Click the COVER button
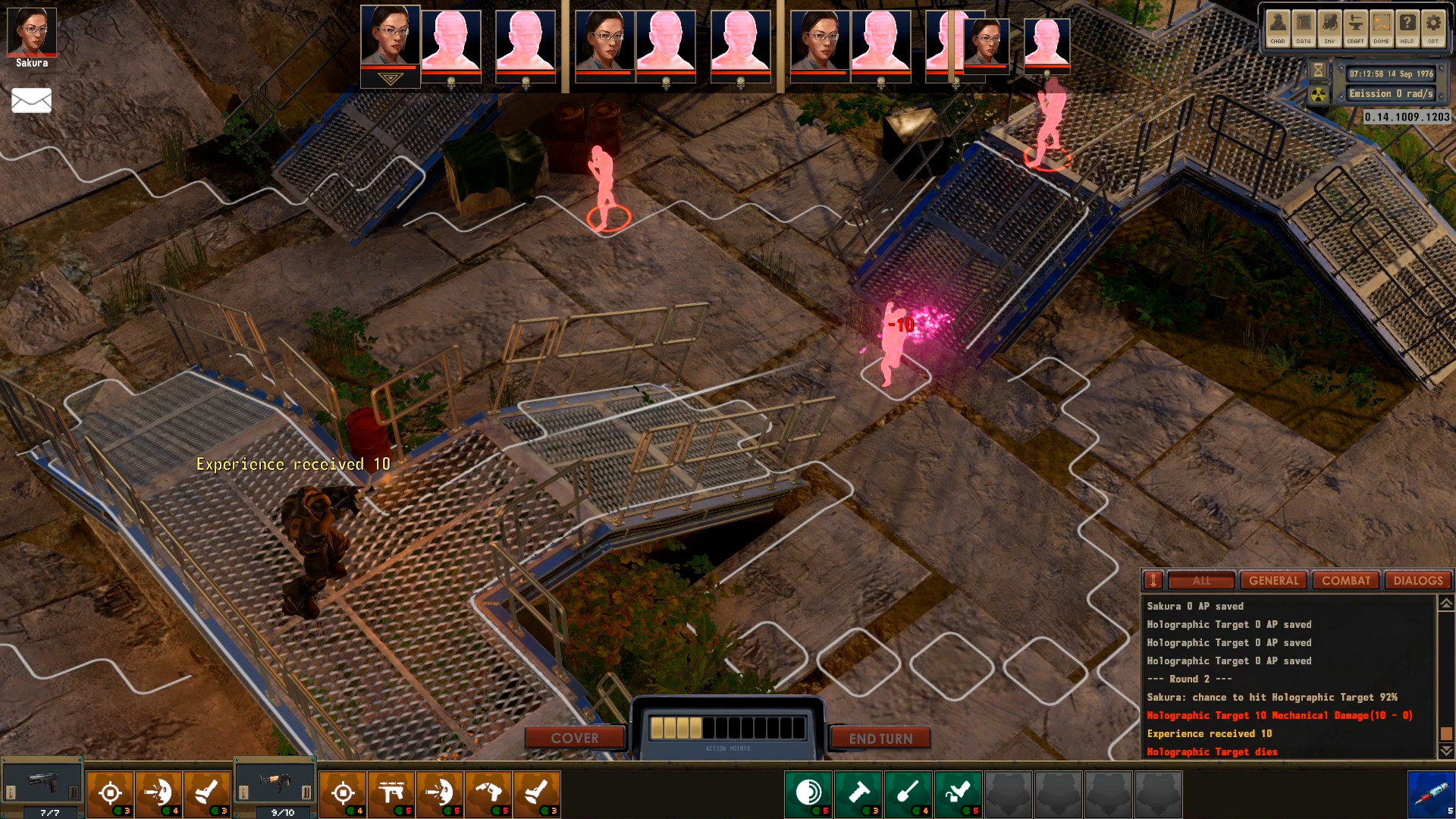The image size is (1456, 819). [x=575, y=738]
